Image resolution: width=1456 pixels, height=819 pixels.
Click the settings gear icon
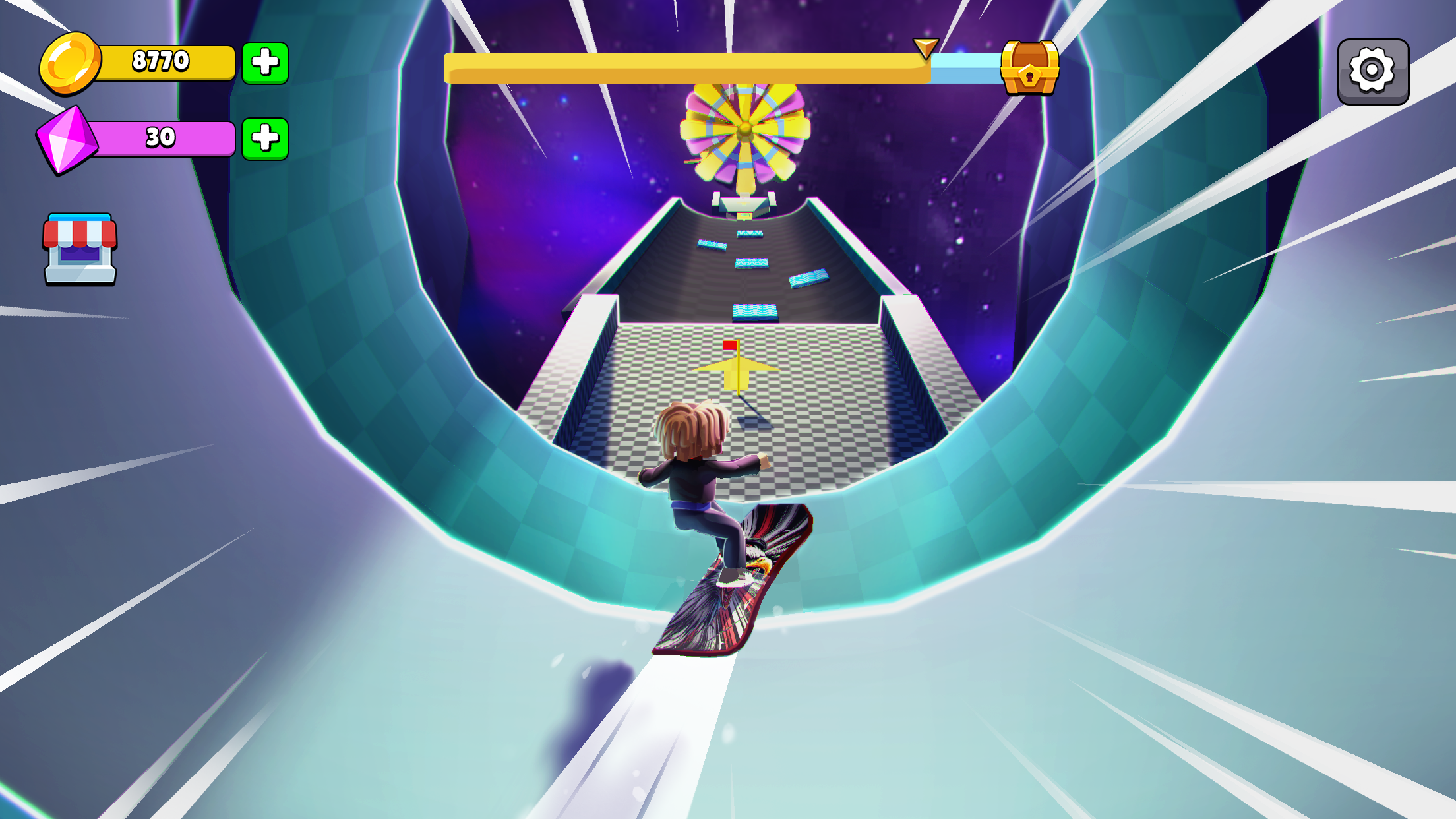[1372, 71]
